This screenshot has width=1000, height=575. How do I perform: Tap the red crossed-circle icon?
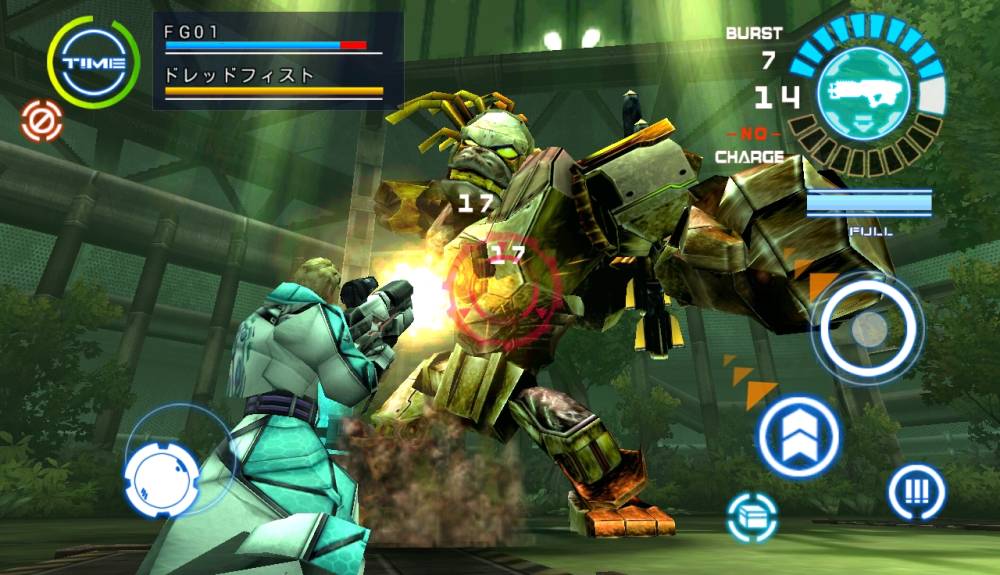pyautogui.click(x=39, y=119)
